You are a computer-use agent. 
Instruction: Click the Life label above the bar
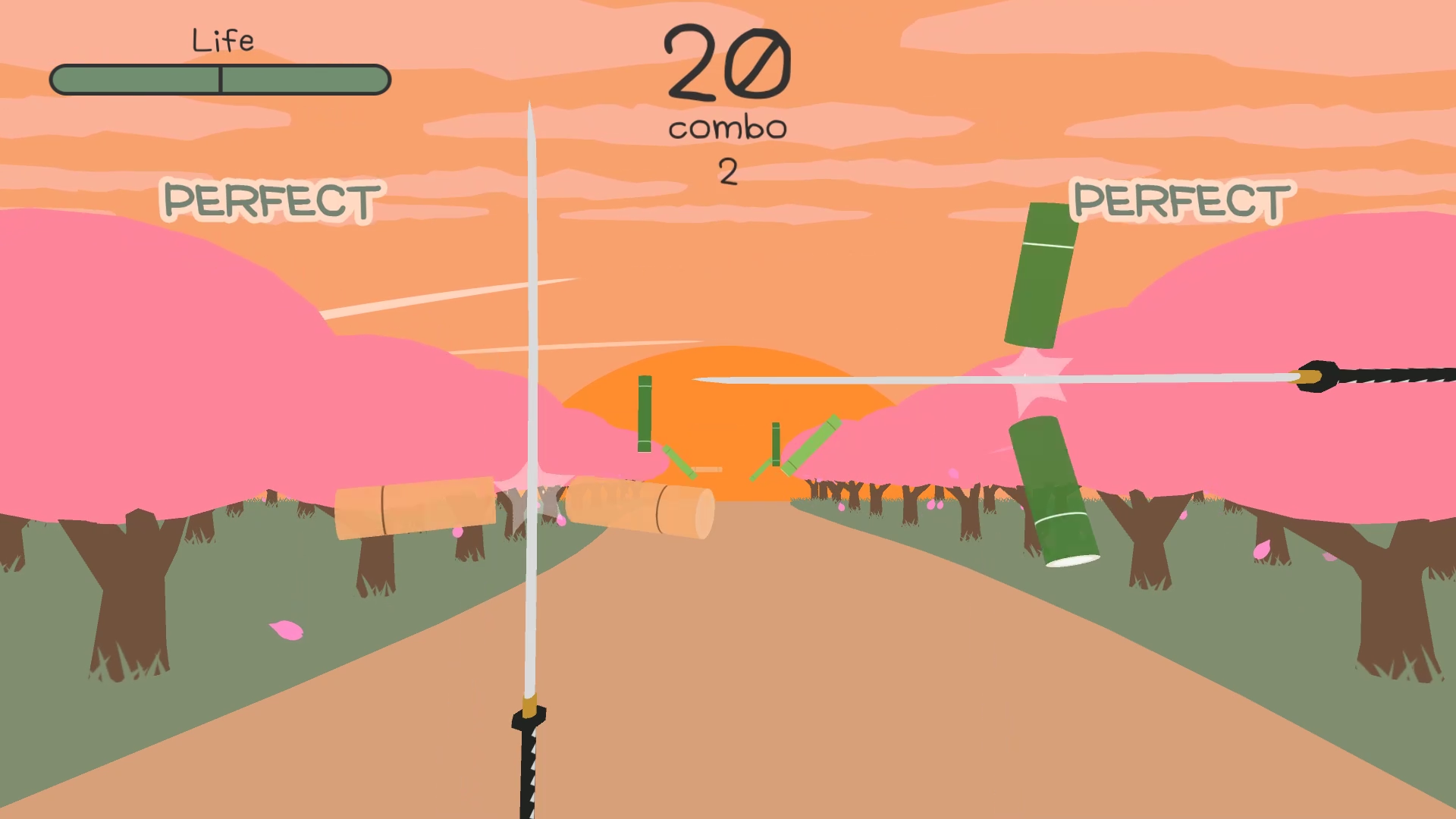point(223,39)
